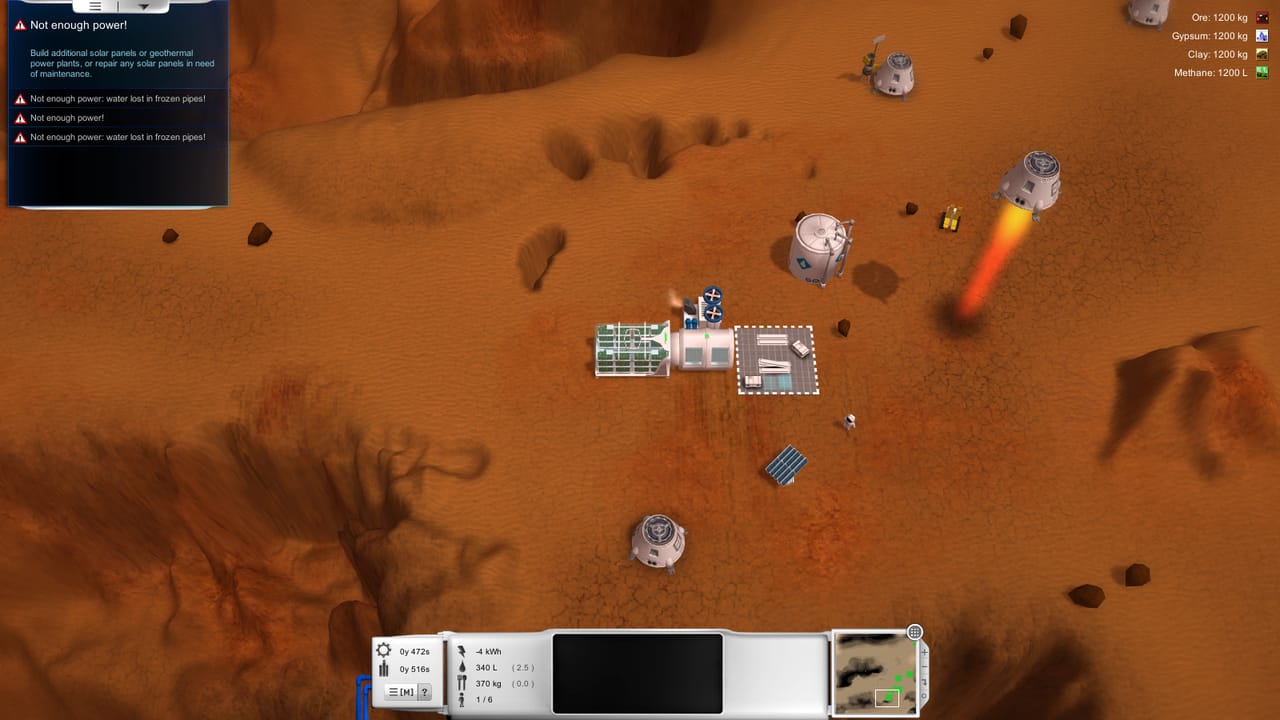Toggle minimap zoom in with the plus control

pos(924,652)
